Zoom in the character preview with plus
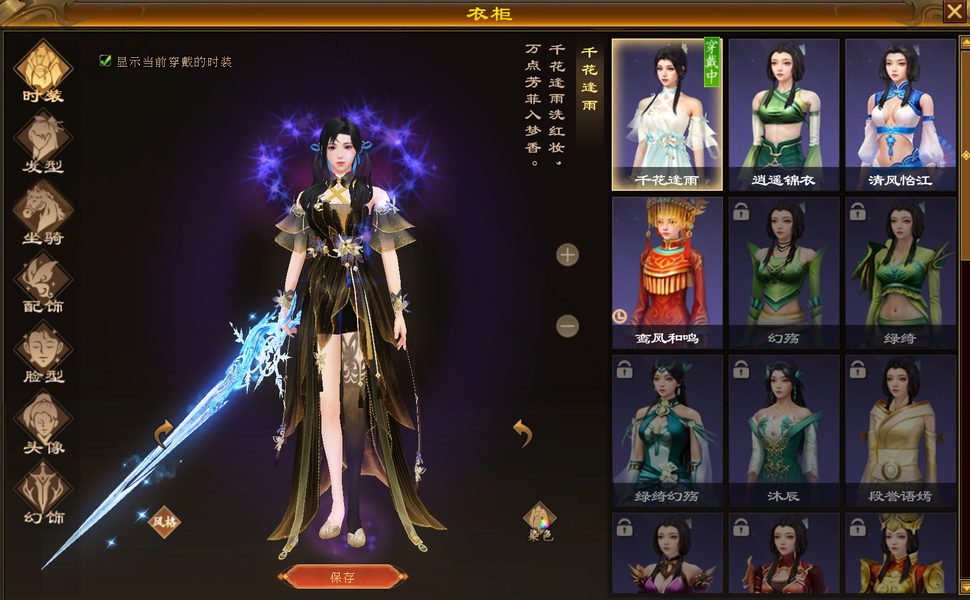 pos(567,254)
